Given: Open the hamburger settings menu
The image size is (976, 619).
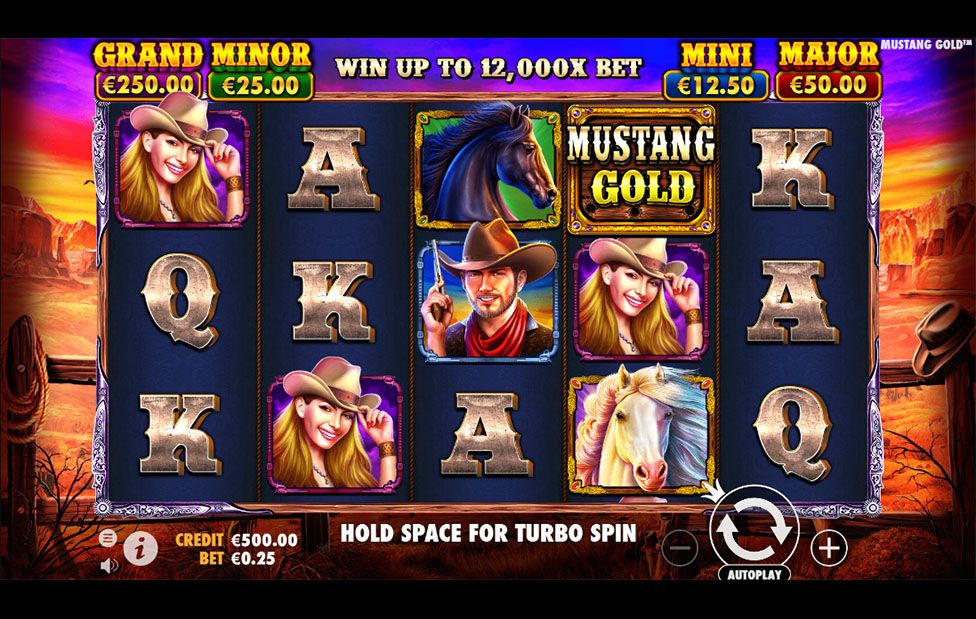Looking at the screenshot, I should 108,537.
